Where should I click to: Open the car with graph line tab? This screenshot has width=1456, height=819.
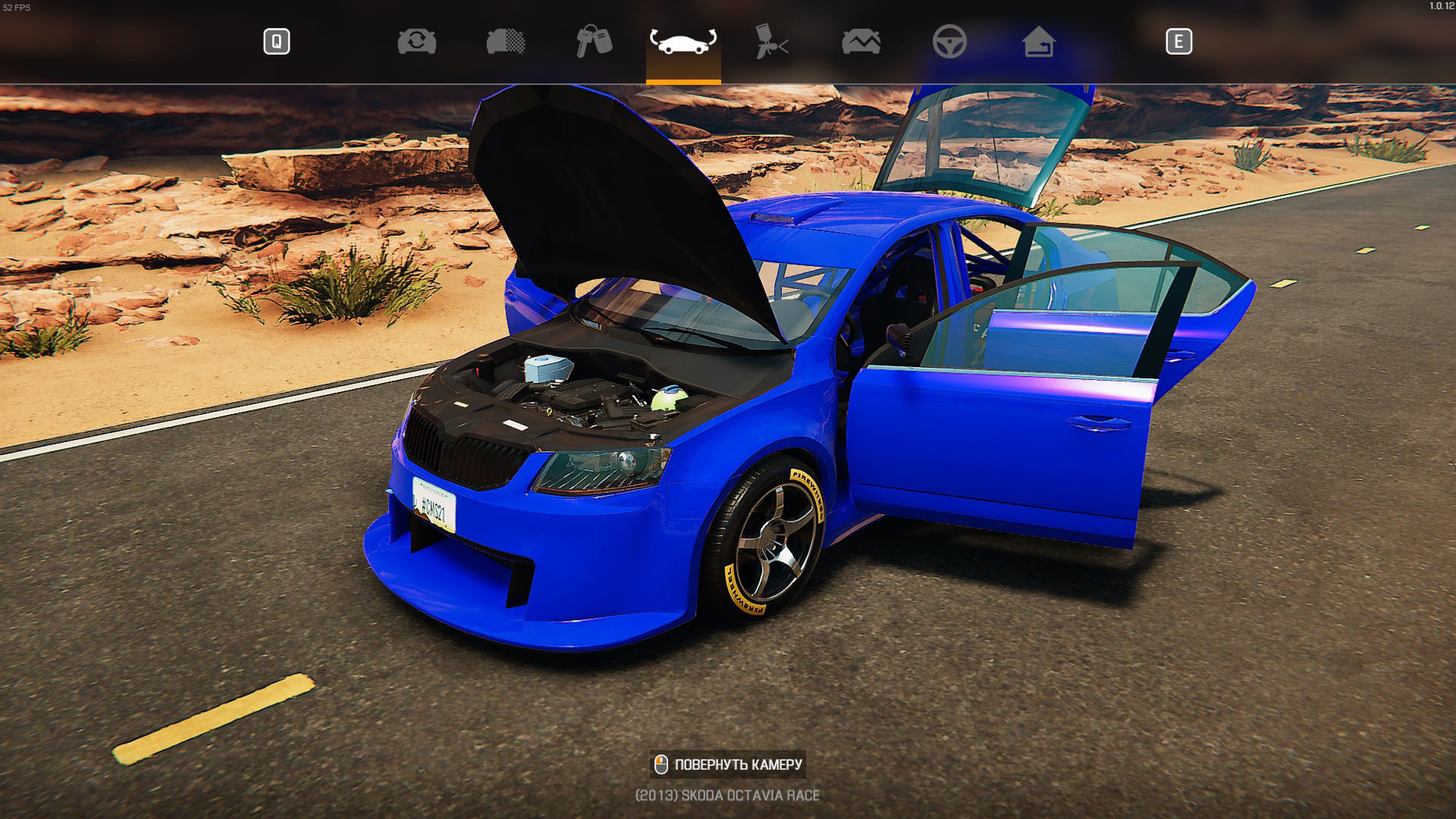click(861, 41)
